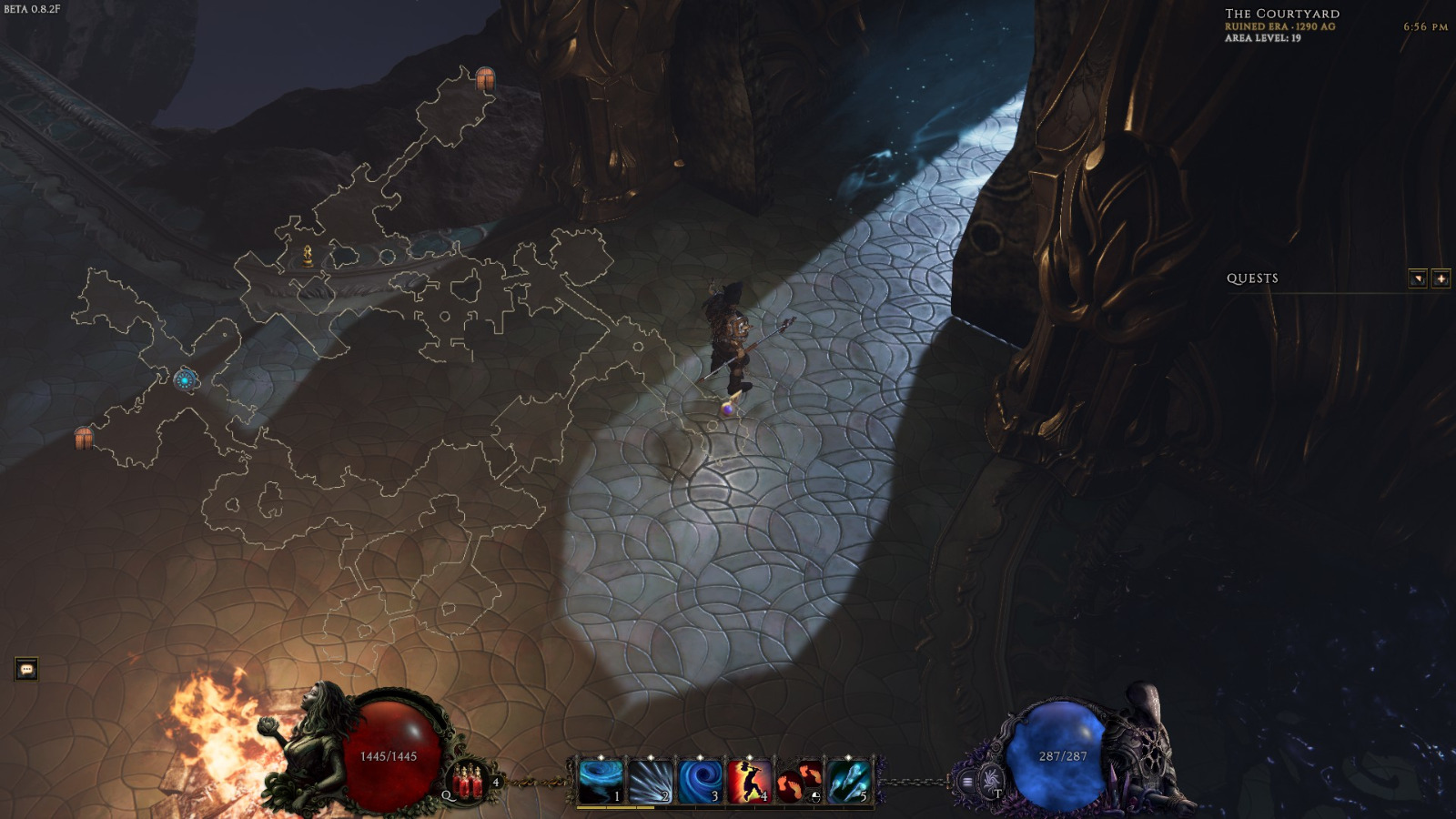Click the health potion icon bound to Q
Screen dimensions: 1456x819
(x=469, y=783)
